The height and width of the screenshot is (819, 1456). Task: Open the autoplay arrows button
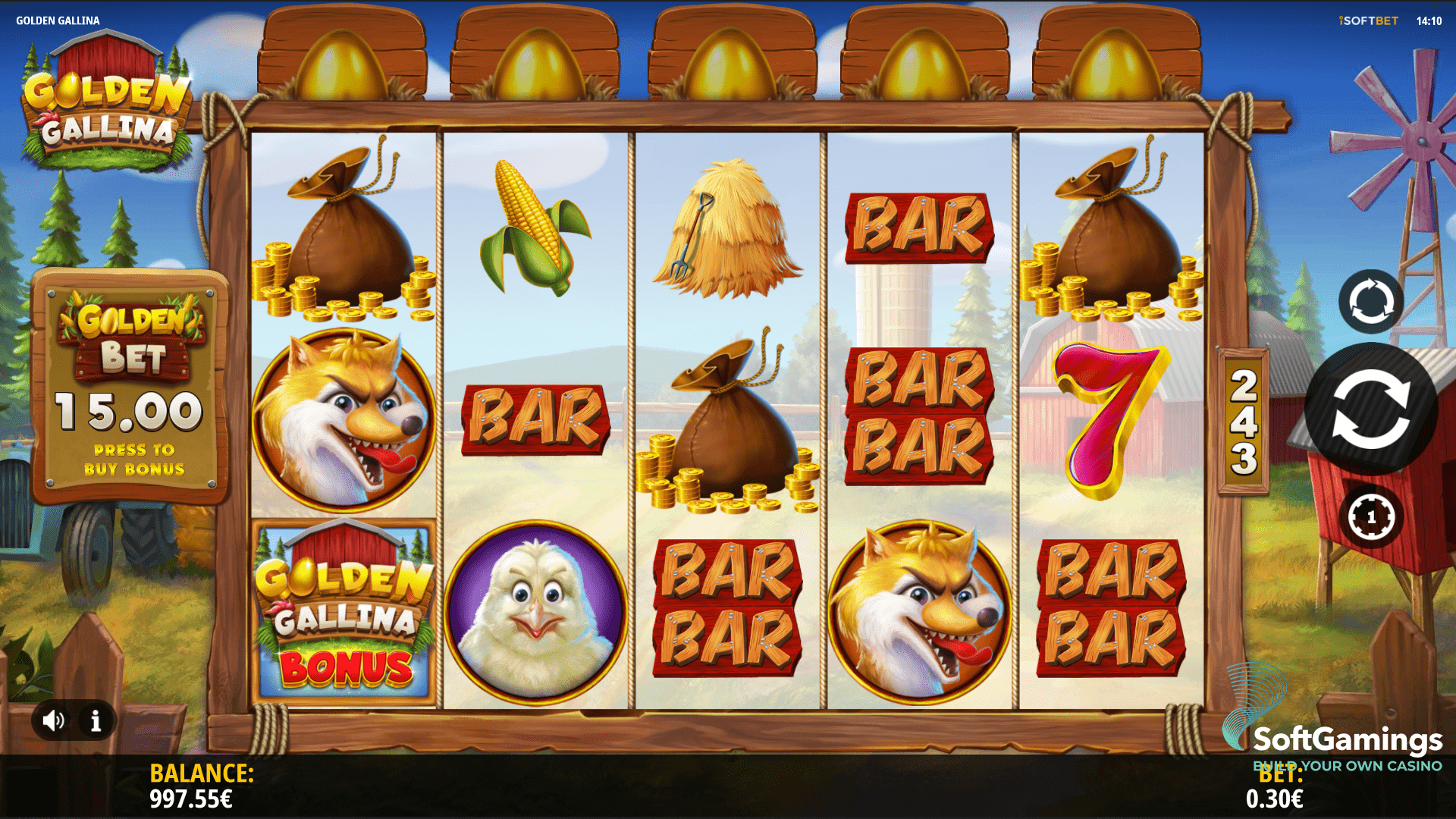[1370, 301]
